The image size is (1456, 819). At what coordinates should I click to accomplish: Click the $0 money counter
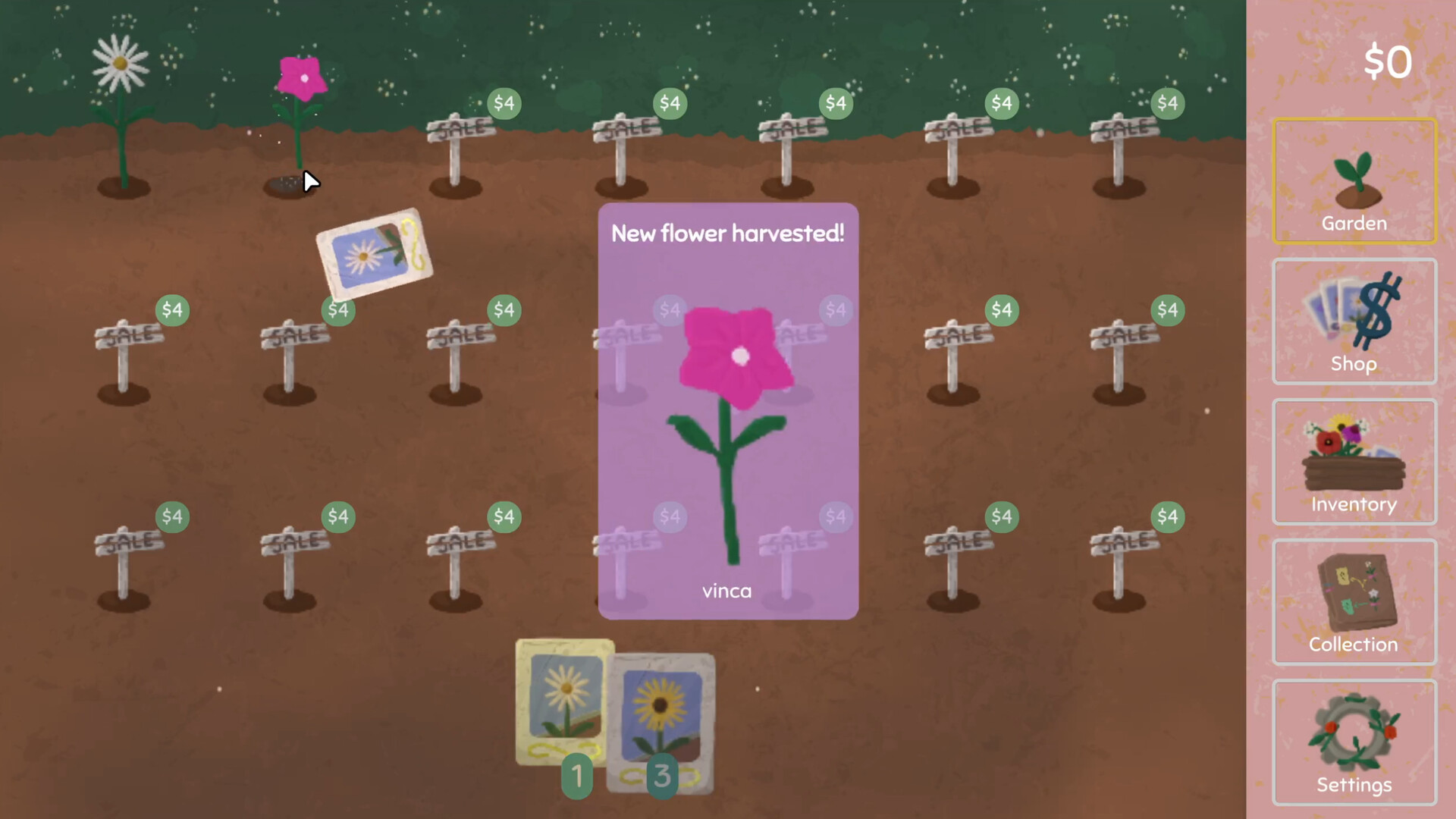pyautogui.click(x=1388, y=62)
